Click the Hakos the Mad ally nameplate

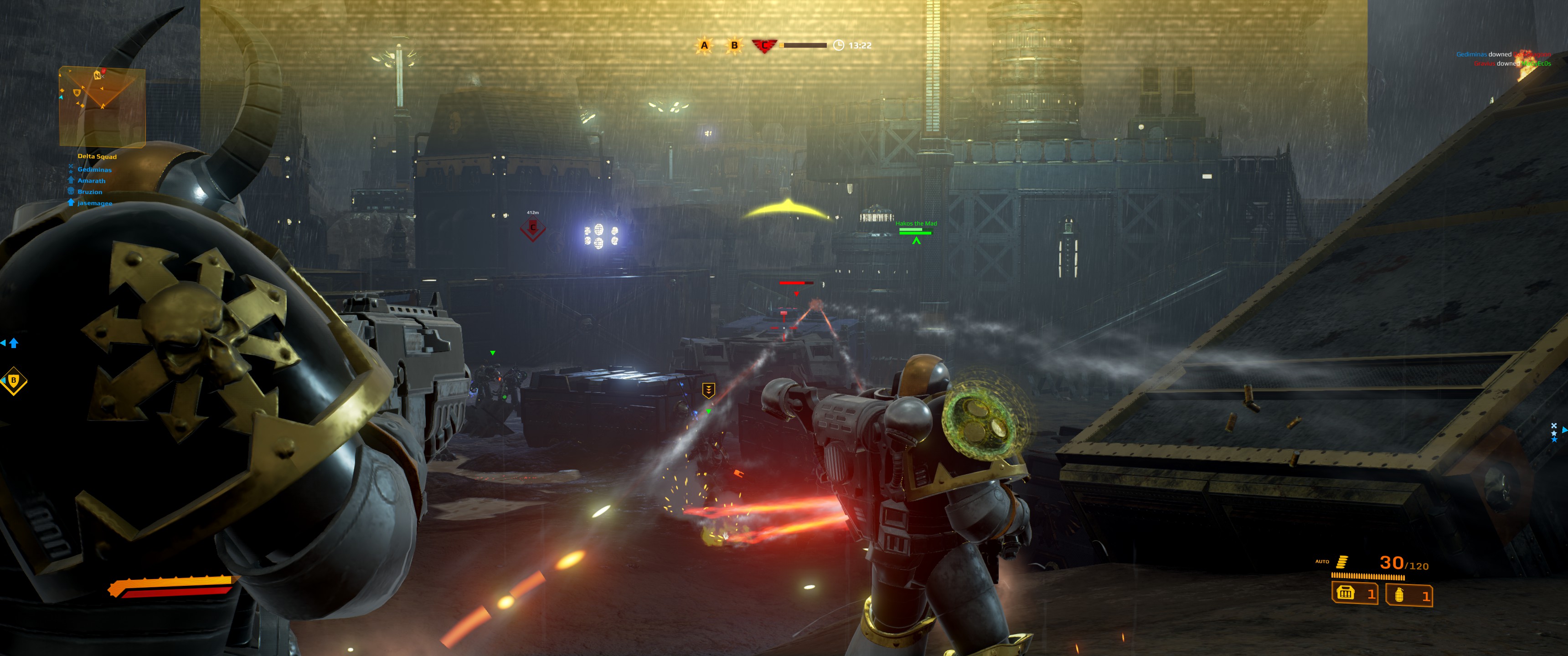coord(916,224)
